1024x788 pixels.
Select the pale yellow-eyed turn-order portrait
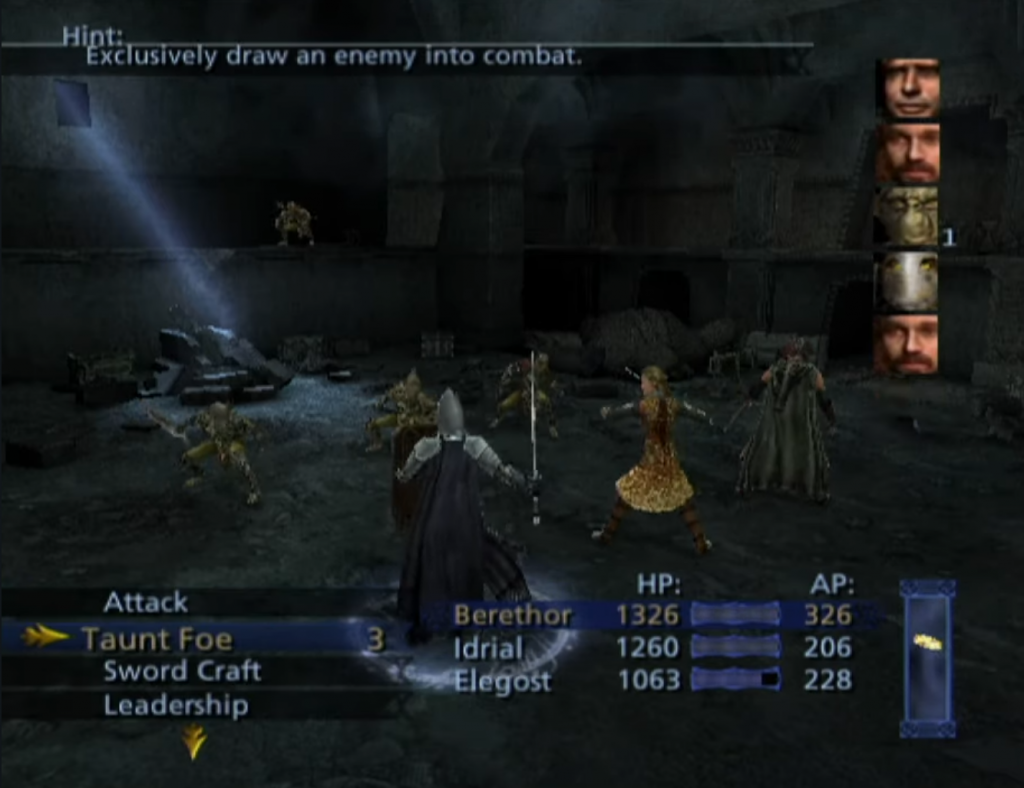pyautogui.click(x=908, y=280)
